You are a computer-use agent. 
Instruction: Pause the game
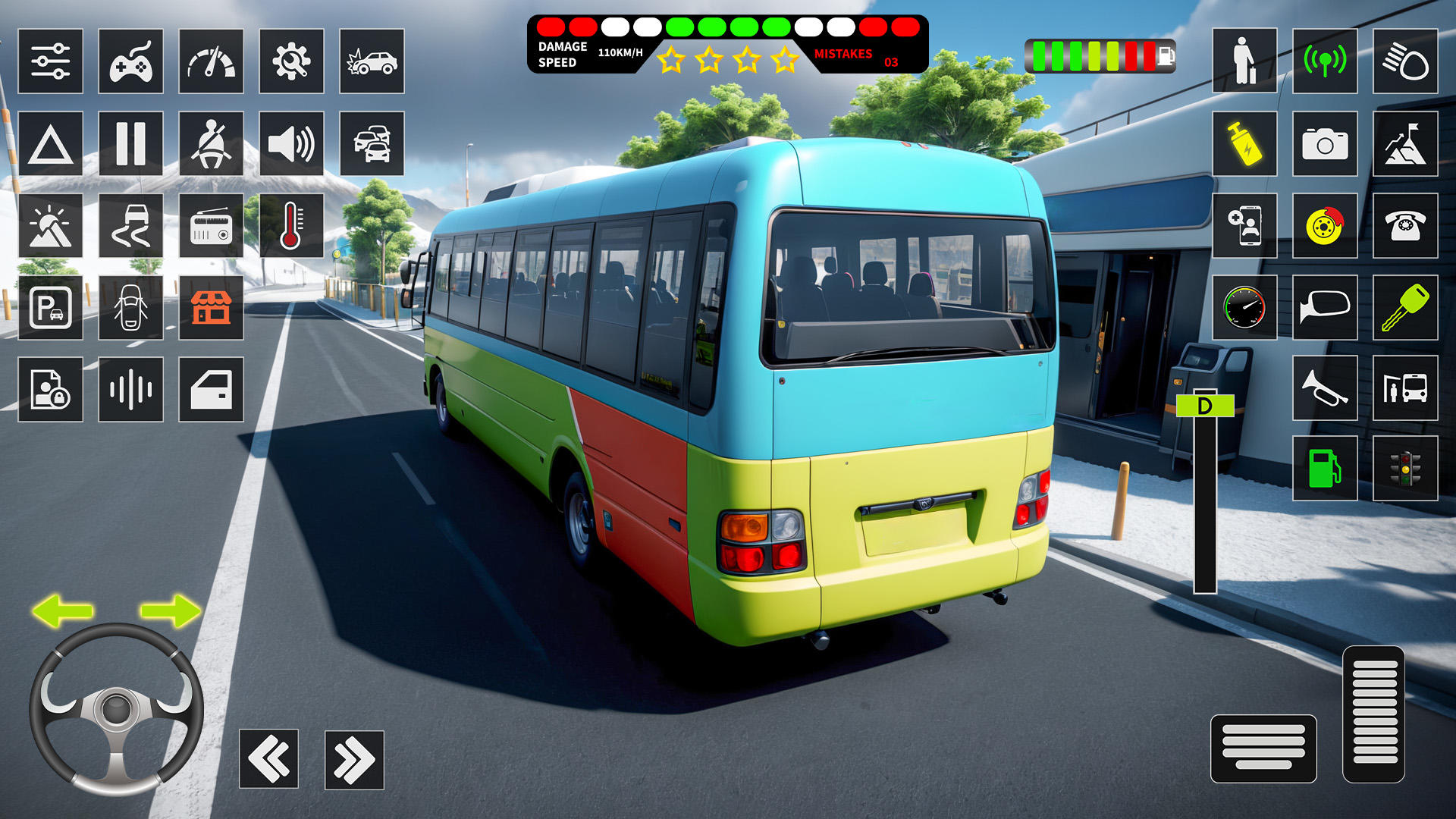click(131, 144)
